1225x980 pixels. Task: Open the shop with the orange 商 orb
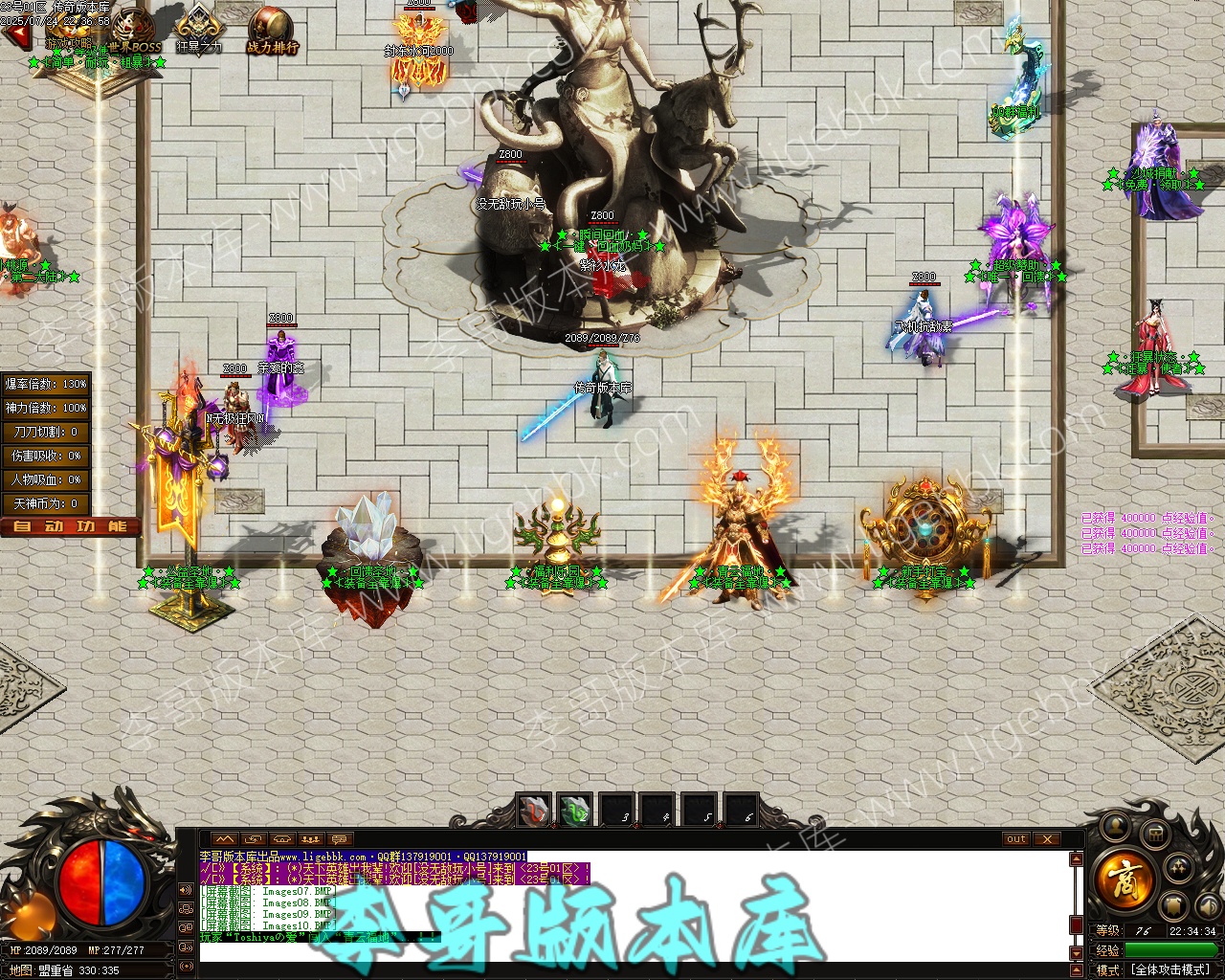click(x=1126, y=879)
